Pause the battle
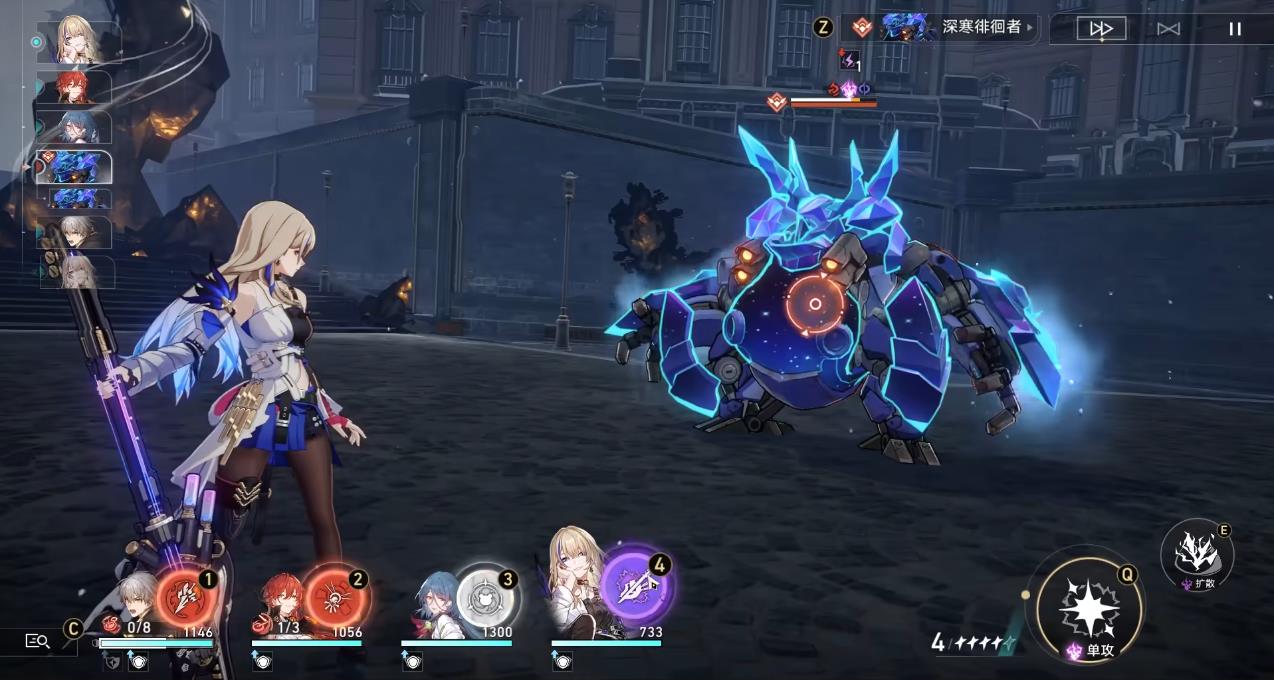Viewport: 1274px width, 680px height. click(x=1235, y=29)
